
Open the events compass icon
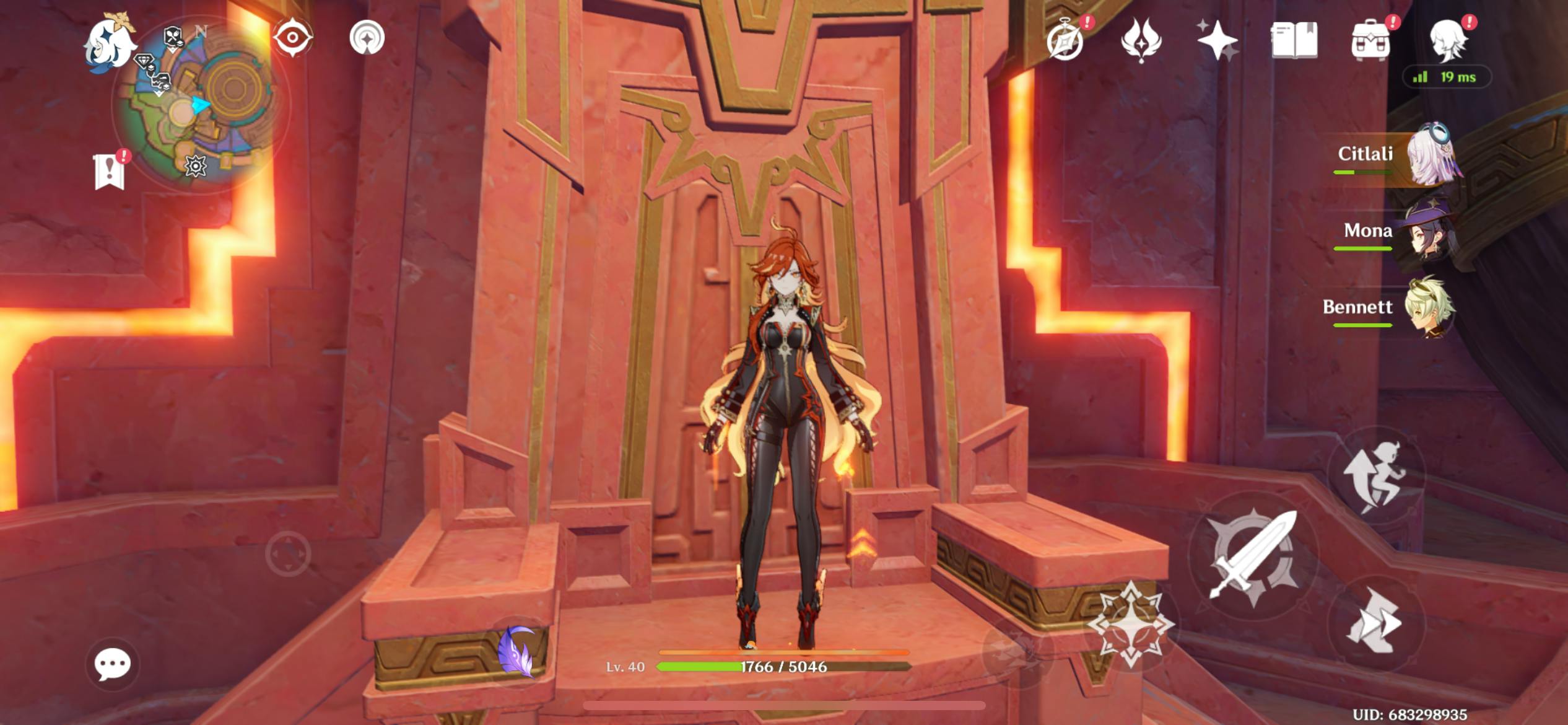[1066, 41]
